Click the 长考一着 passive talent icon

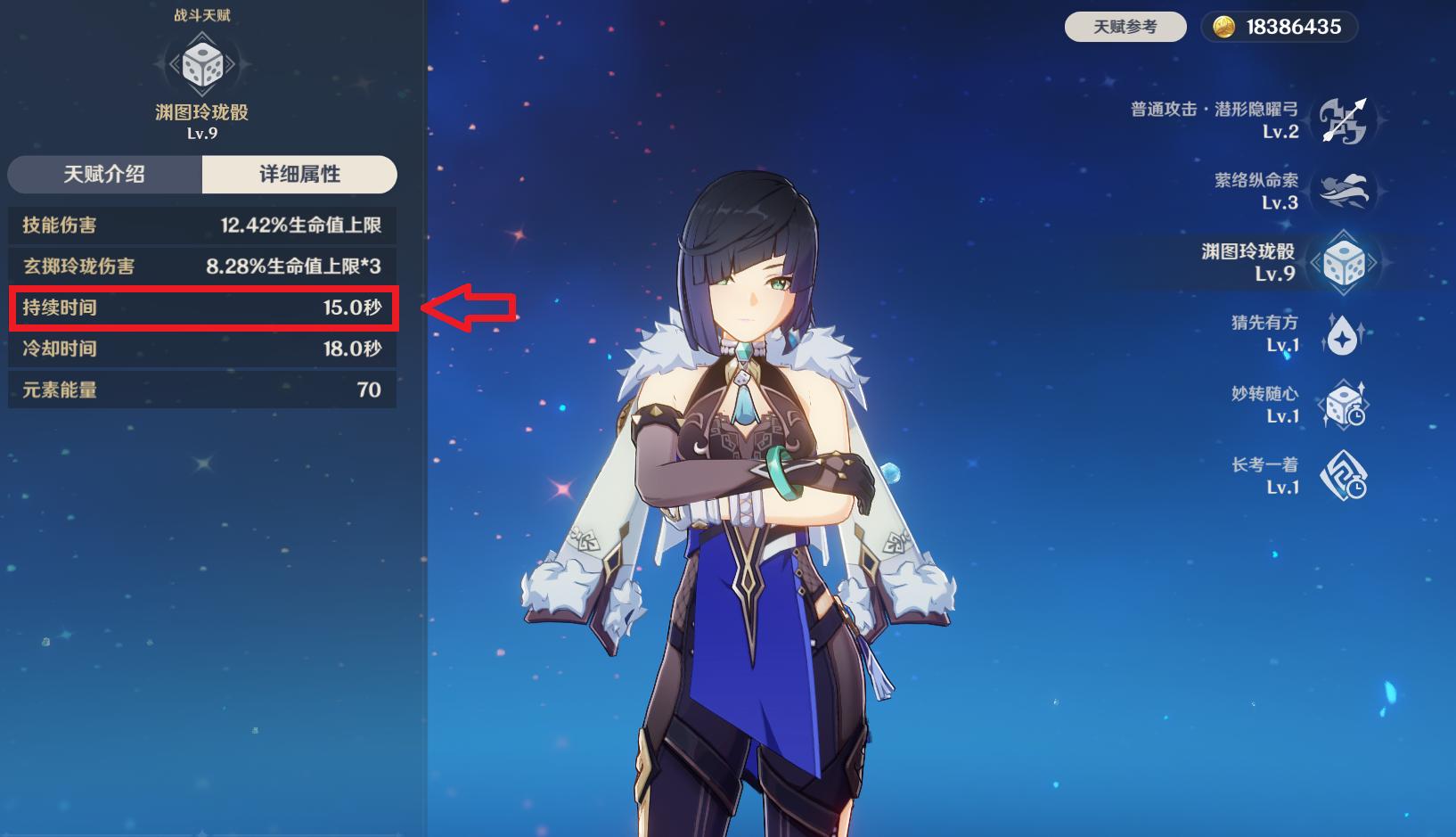(x=1343, y=475)
